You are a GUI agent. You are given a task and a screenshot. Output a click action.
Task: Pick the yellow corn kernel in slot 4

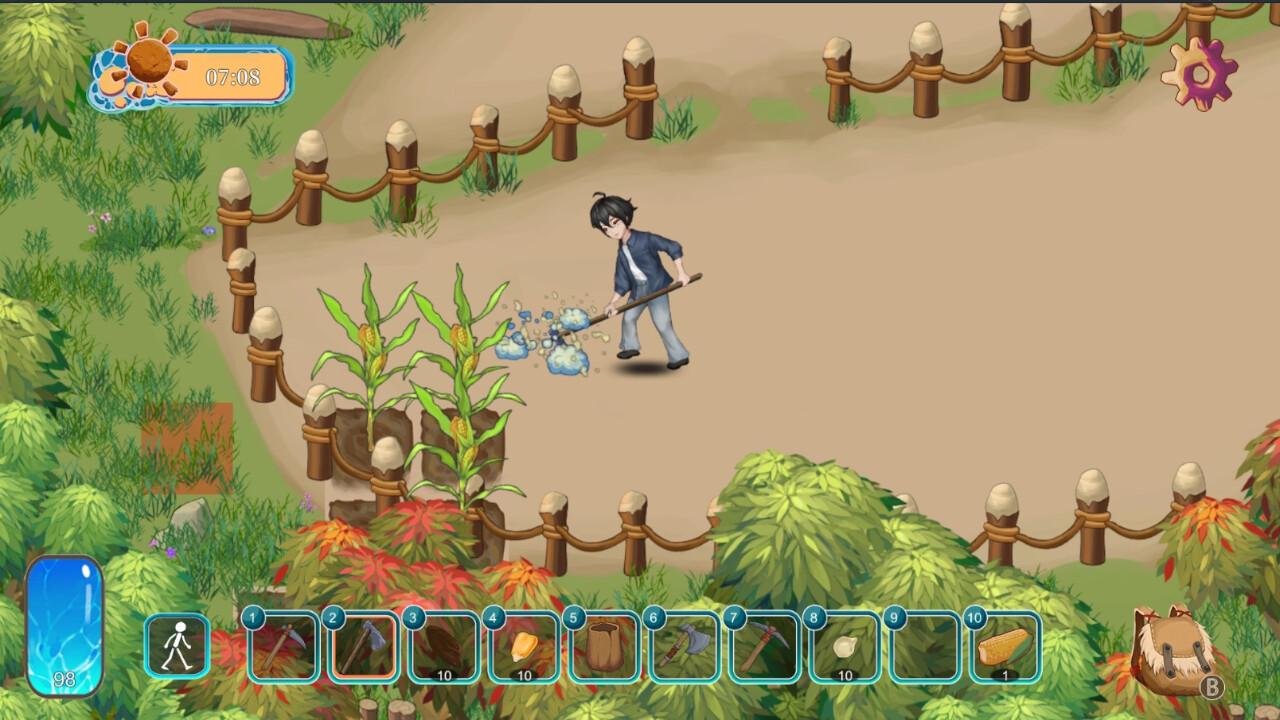[524, 647]
